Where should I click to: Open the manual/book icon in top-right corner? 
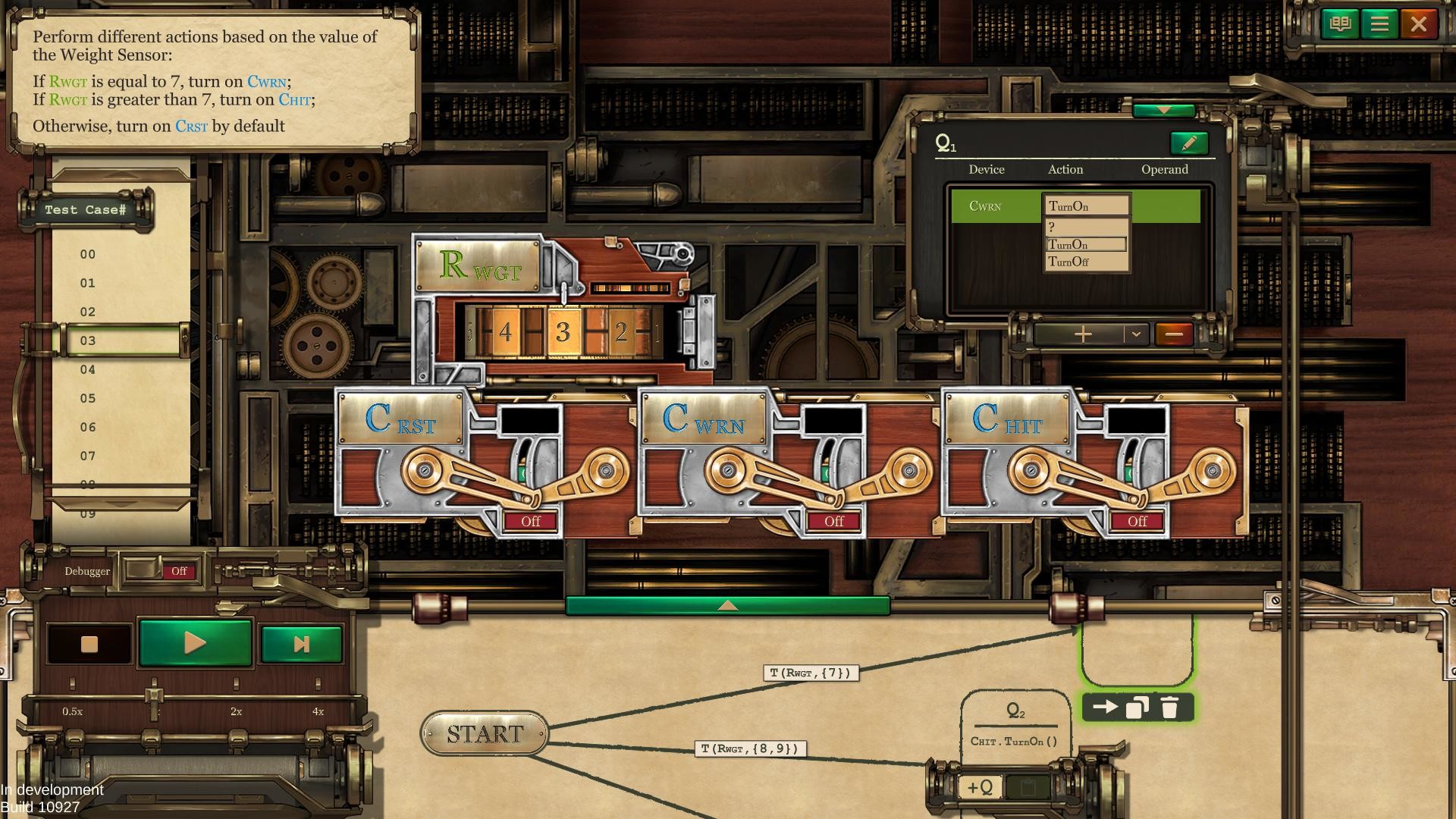pos(1339,24)
